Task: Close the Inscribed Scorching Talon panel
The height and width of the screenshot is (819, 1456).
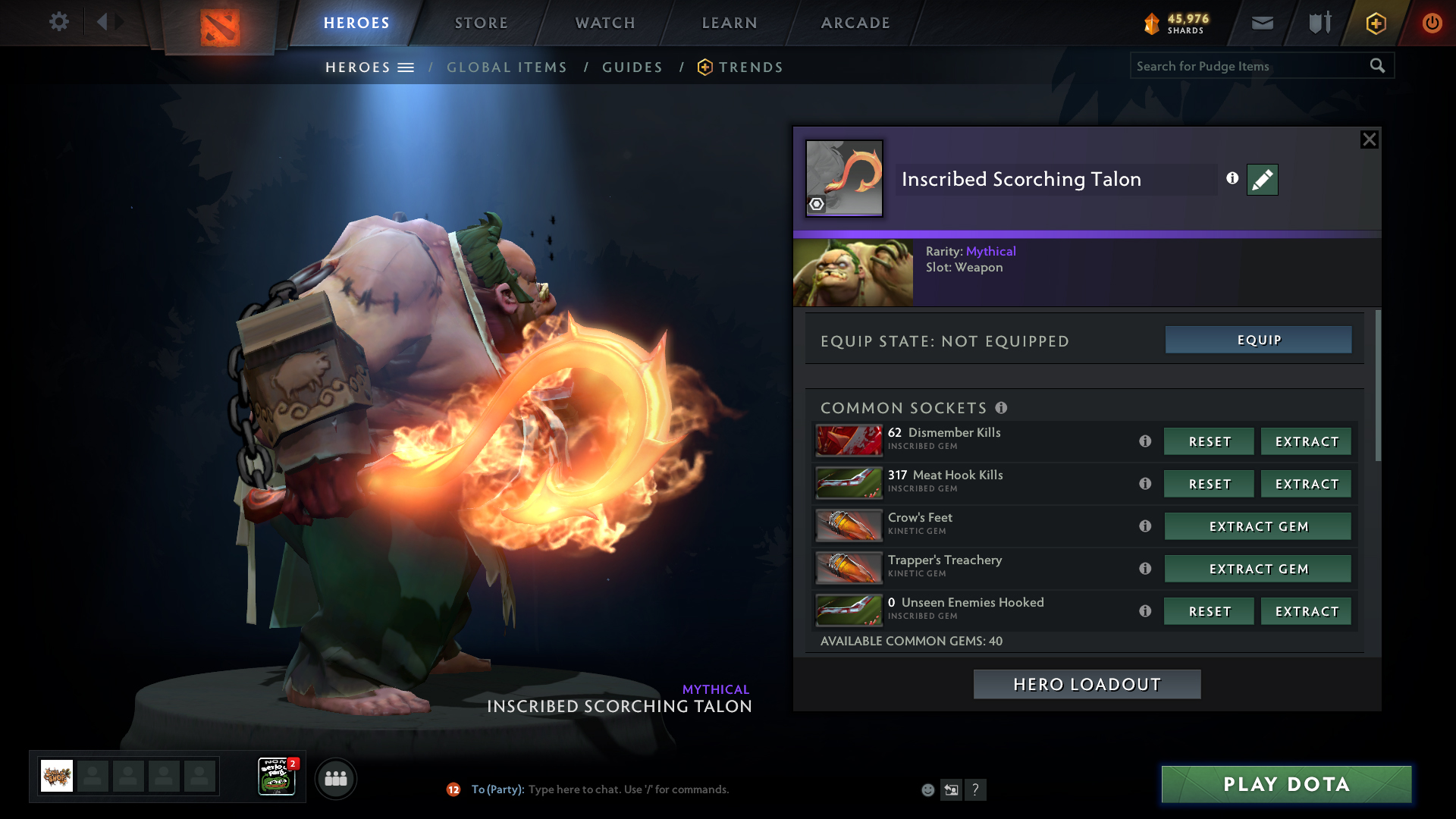Action: coord(1369,140)
